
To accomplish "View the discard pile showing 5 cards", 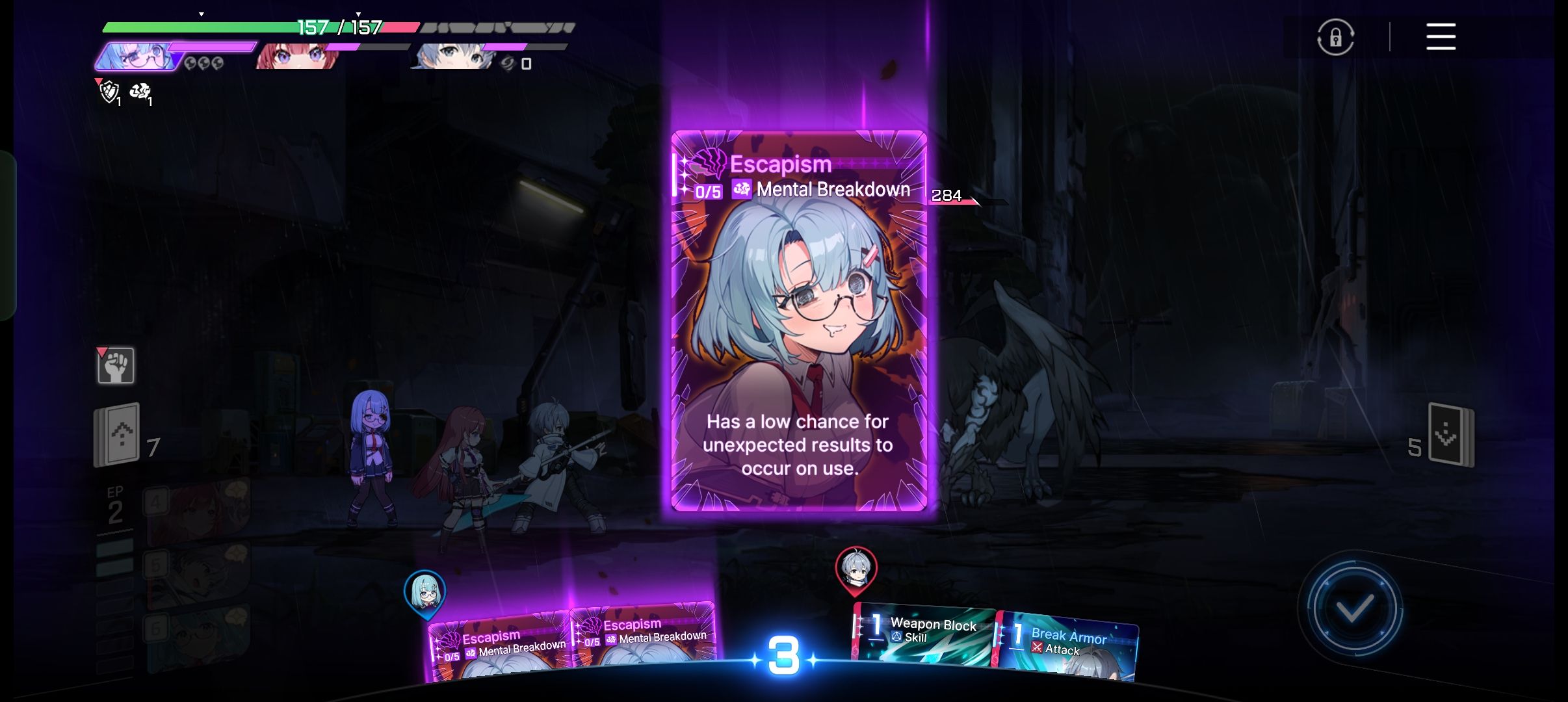I will 1450,435.
